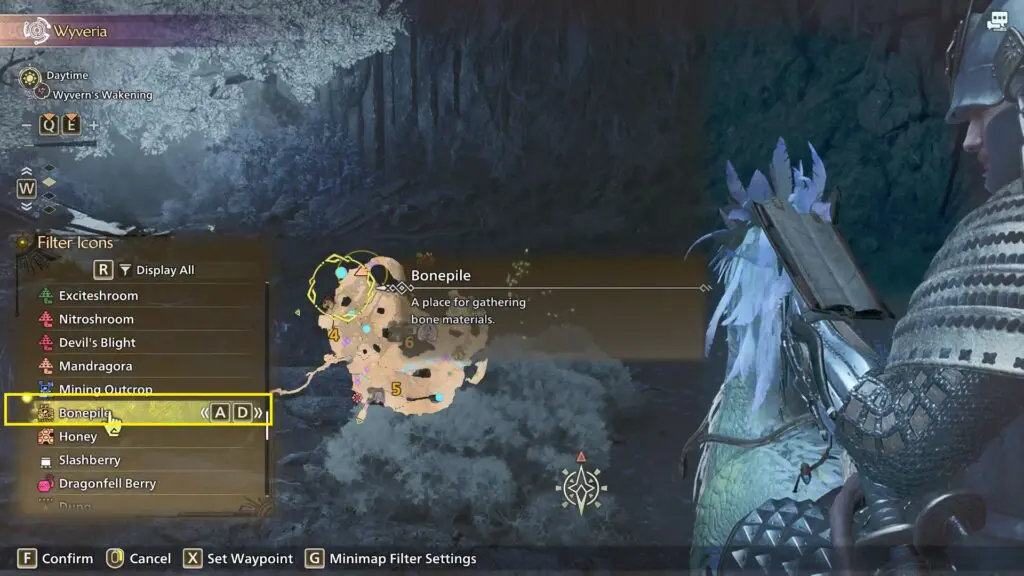
Task: Cancel out of the map filter
Action: tap(139, 559)
